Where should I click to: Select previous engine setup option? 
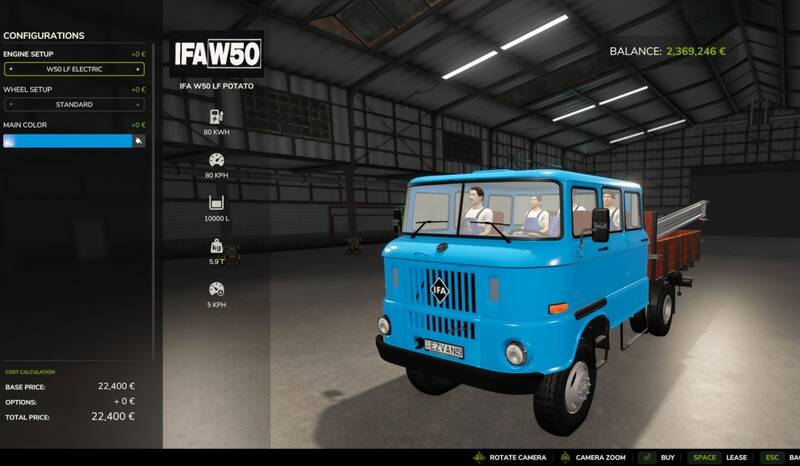pos(9,69)
